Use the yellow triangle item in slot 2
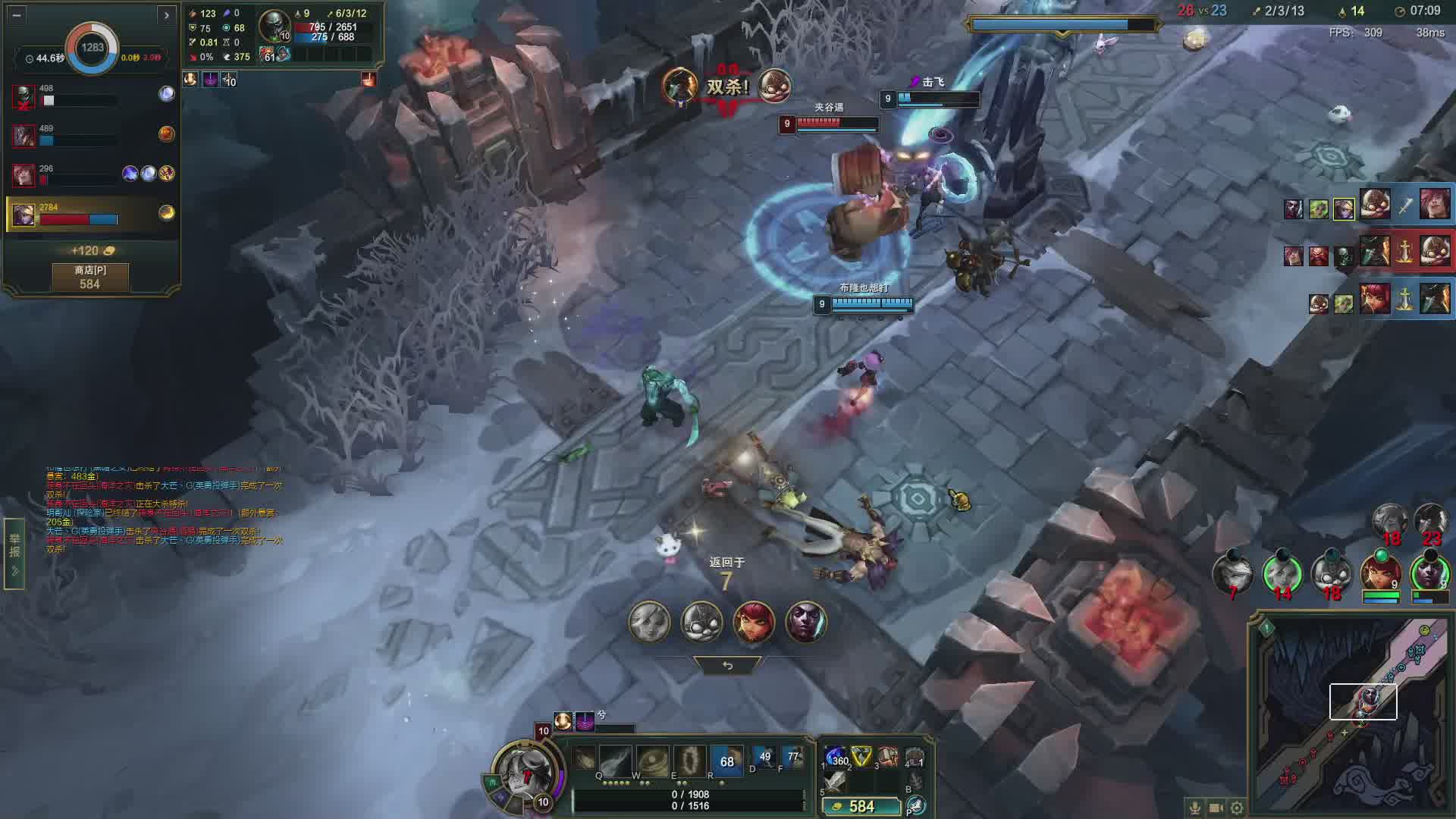 pyautogui.click(x=861, y=756)
